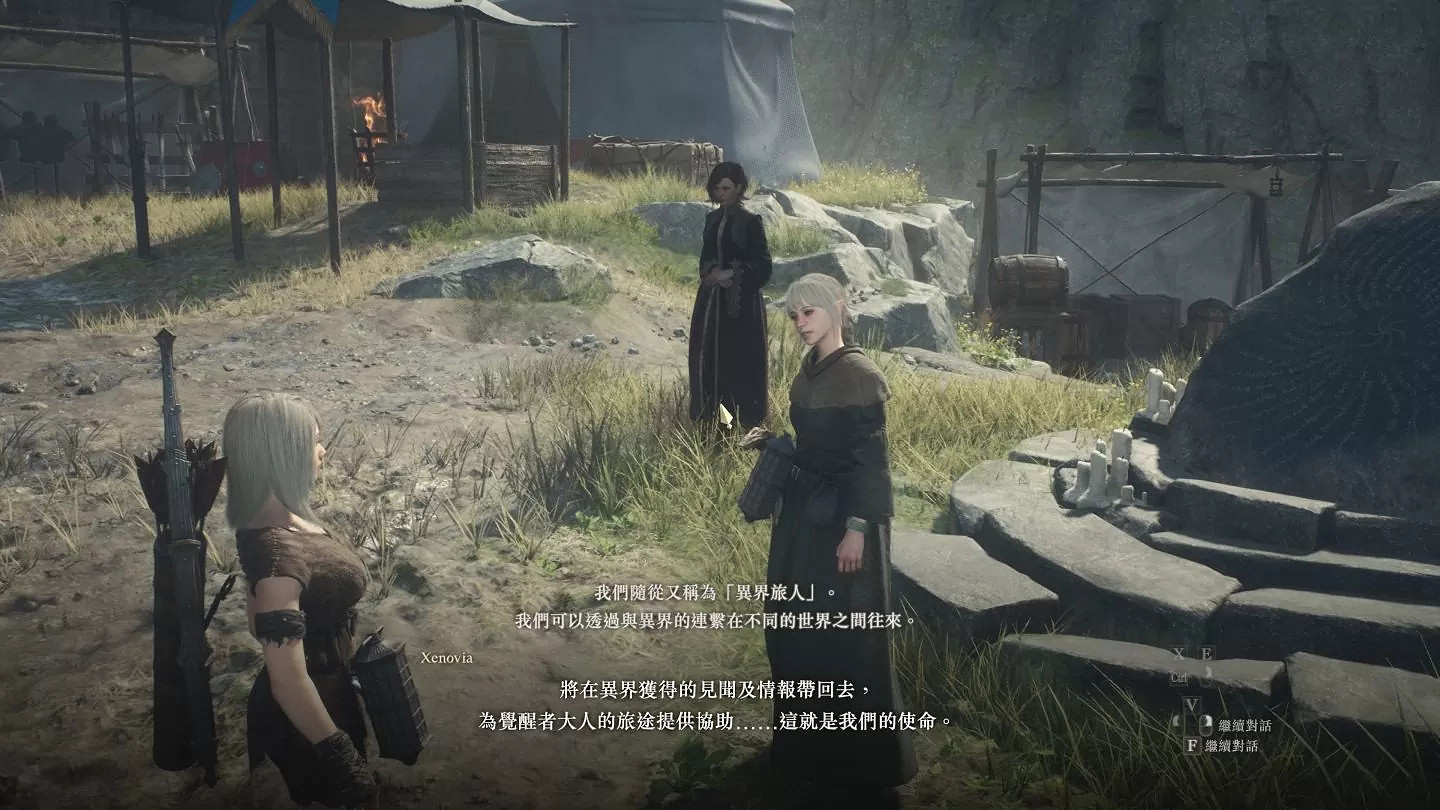Click the F key prompt icon
Image resolution: width=1440 pixels, height=810 pixels.
click(x=1194, y=745)
